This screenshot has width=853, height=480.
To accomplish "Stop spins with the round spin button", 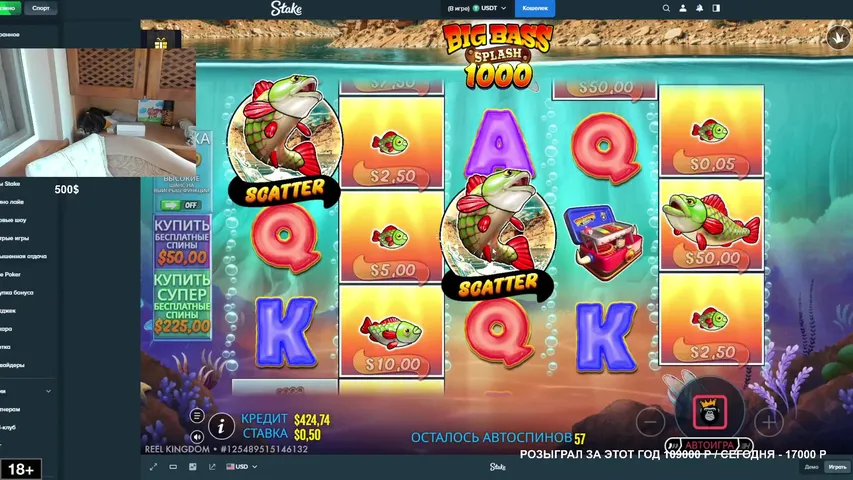I will [709, 406].
